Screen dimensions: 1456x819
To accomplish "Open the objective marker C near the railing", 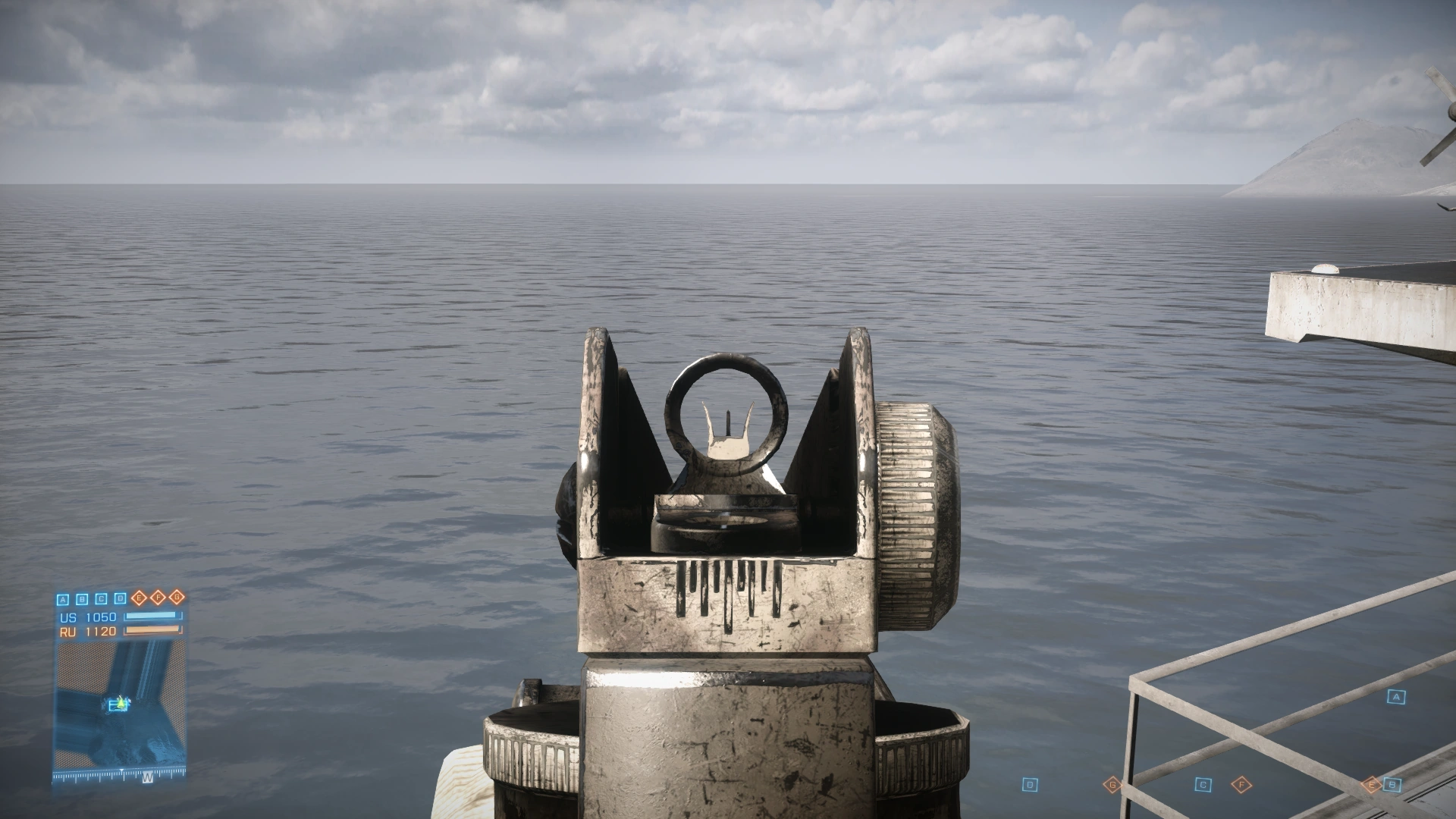I will click(x=1203, y=784).
